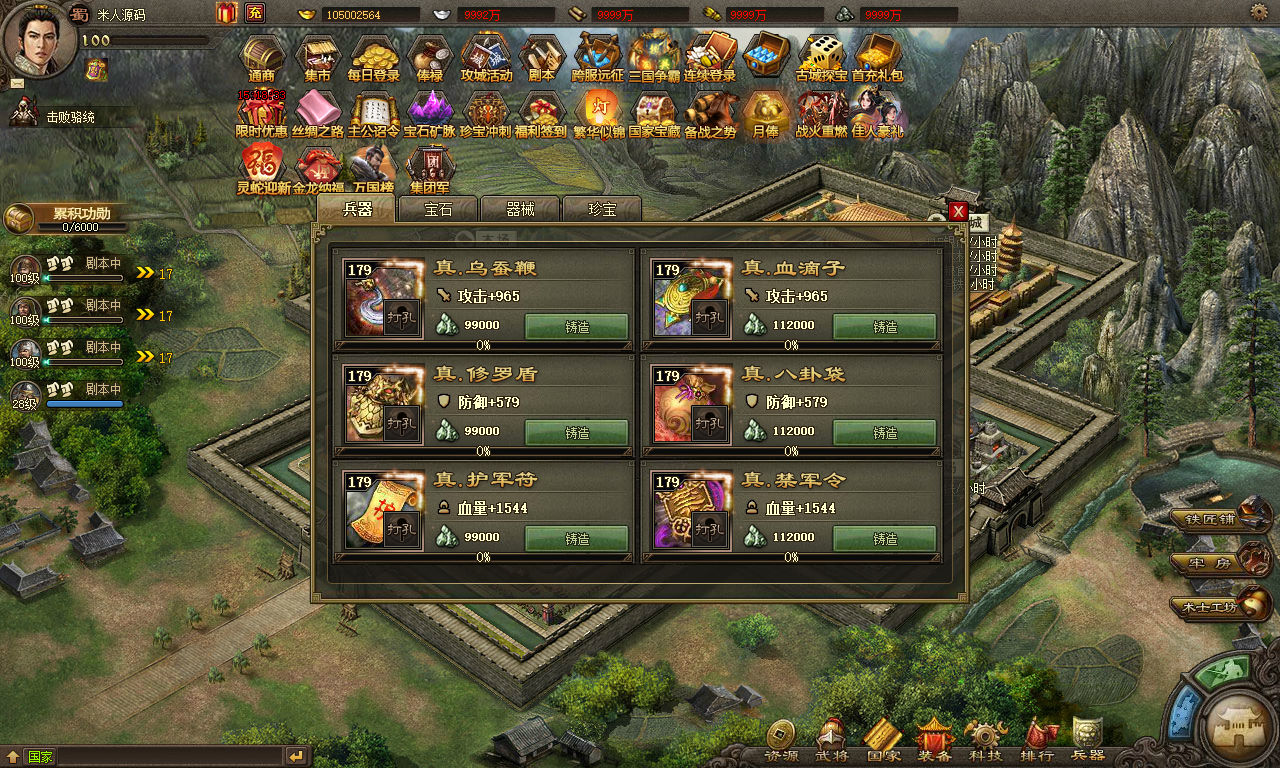1280x768 pixels.
Task: Open the 通商 trade icon
Action: [262, 58]
